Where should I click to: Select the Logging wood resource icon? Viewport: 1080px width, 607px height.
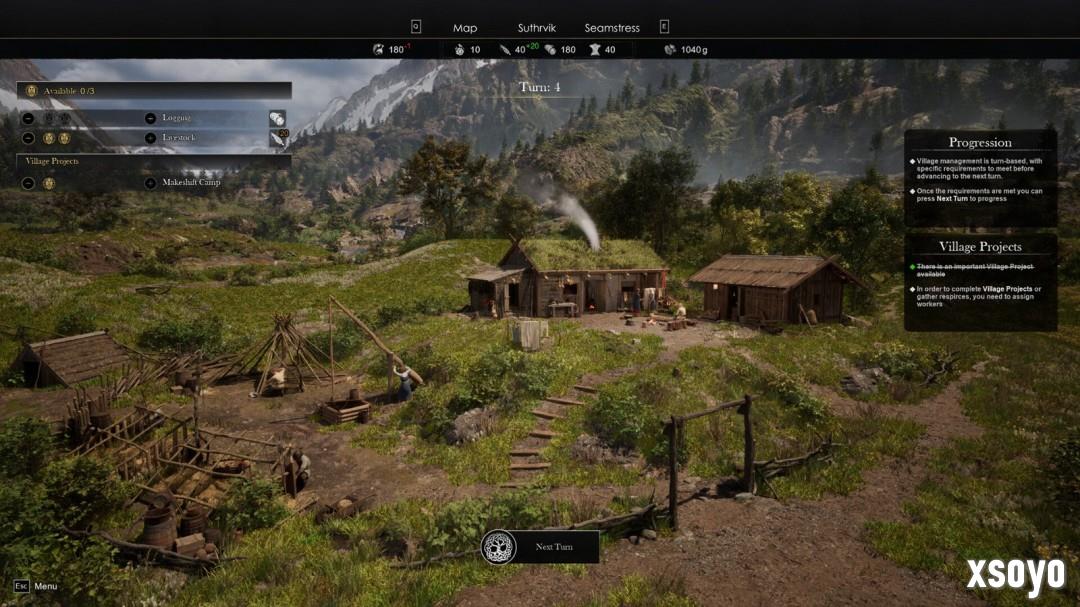click(277, 118)
